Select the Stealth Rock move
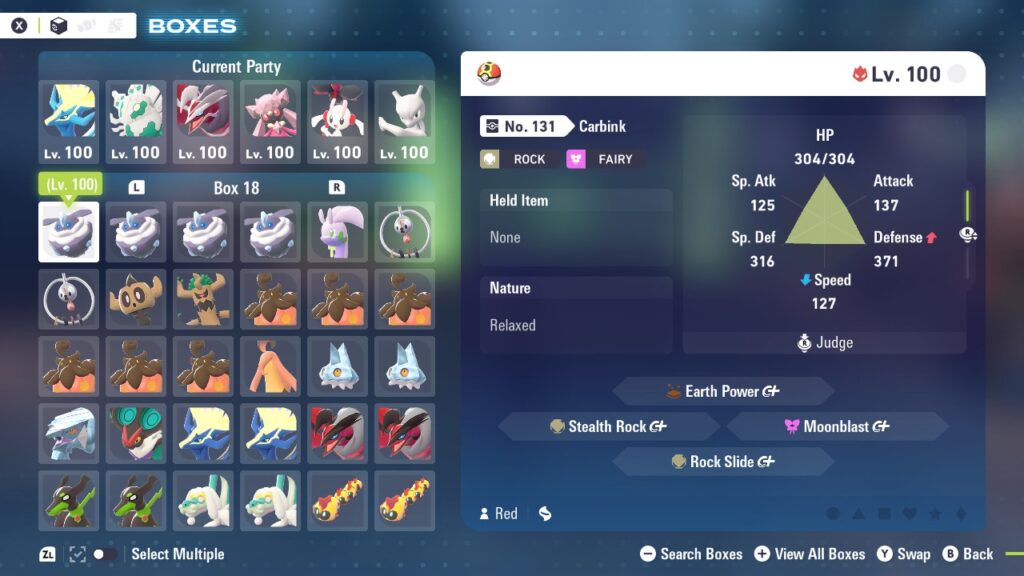1024x576 pixels. (608, 427)
